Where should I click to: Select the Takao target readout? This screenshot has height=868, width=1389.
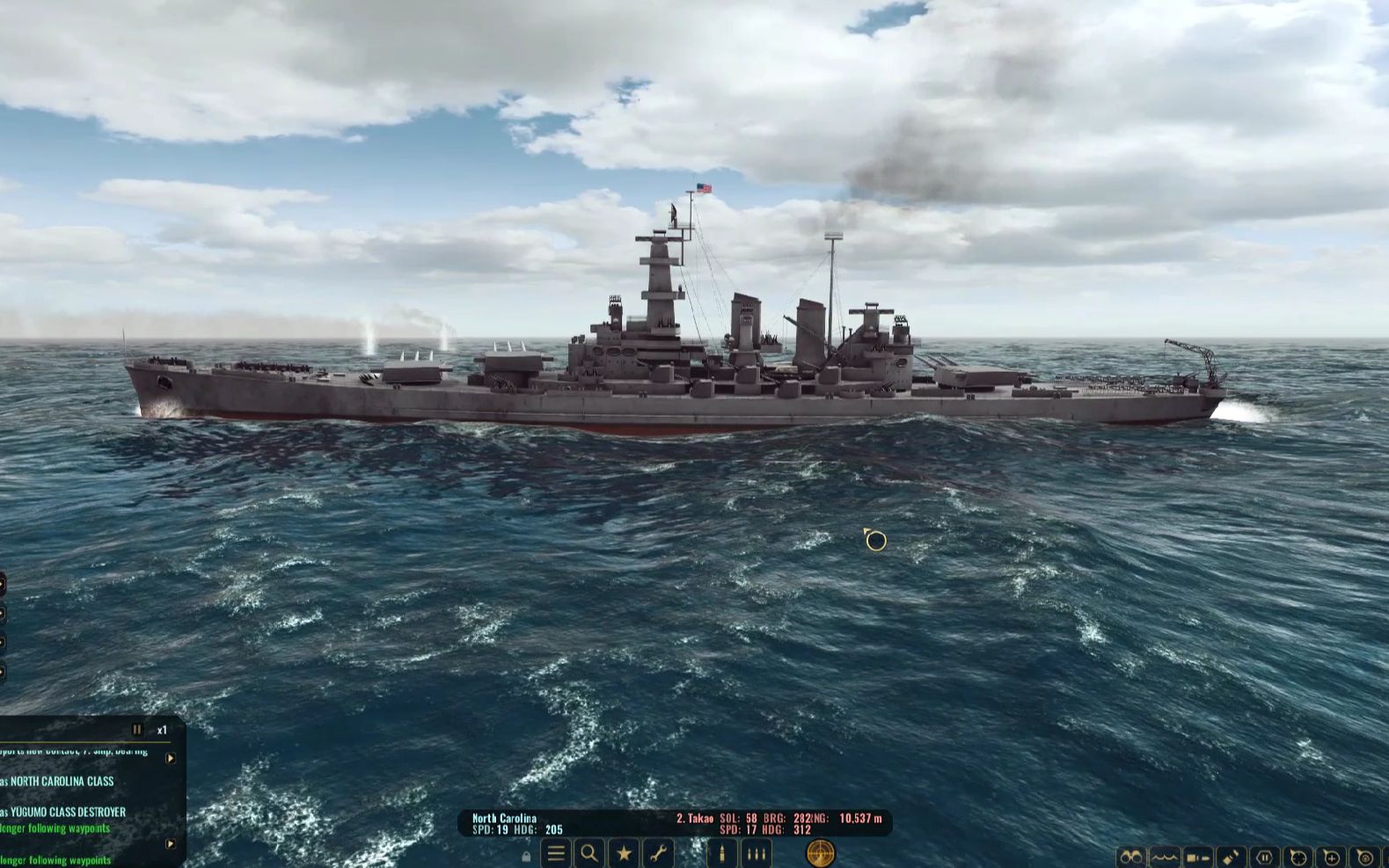click(695, 819)
